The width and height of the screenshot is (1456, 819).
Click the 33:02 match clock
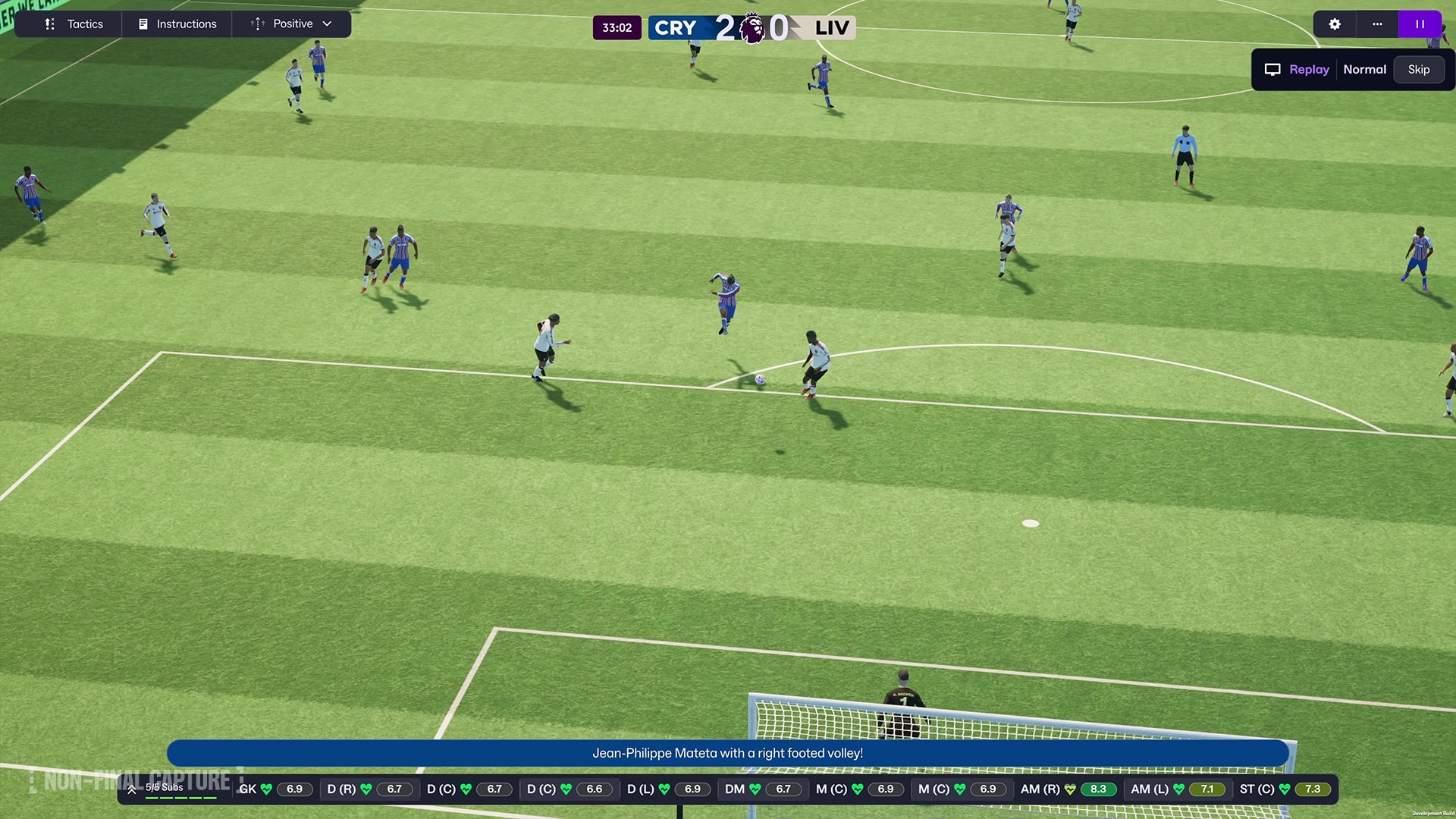[x=617, y=27]
